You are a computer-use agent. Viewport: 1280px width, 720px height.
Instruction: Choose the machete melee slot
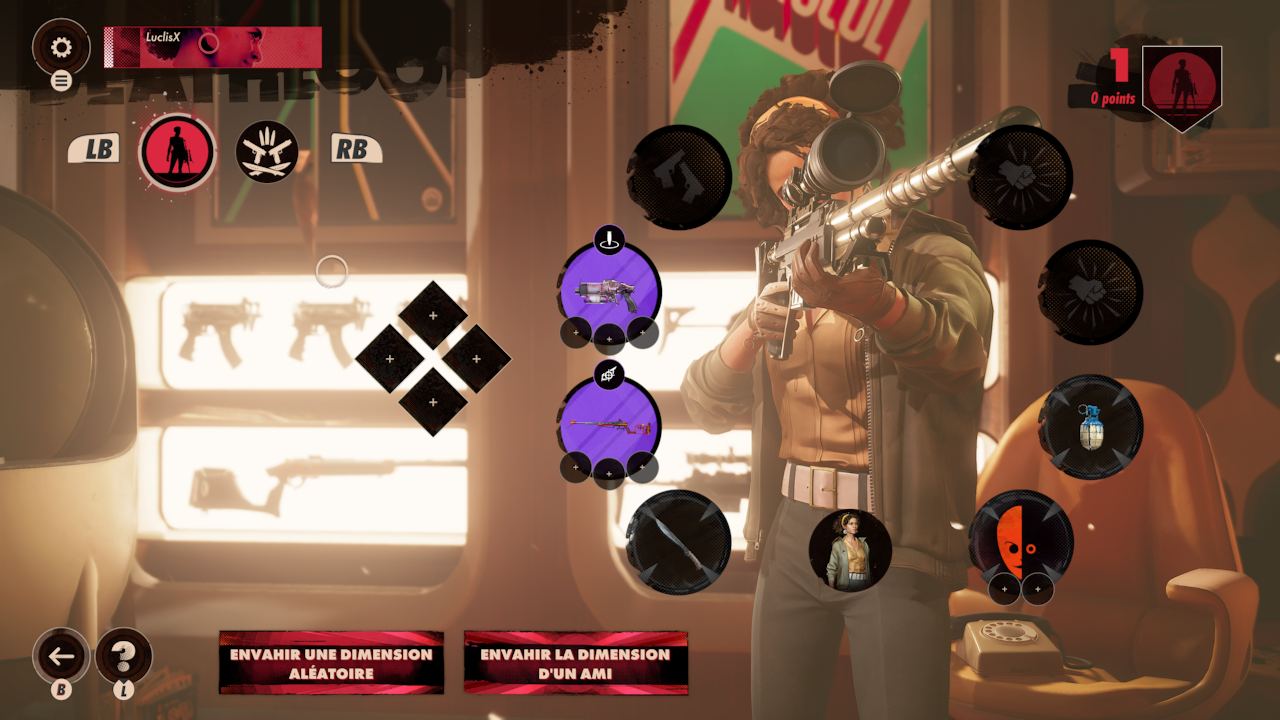pos(678,542)
